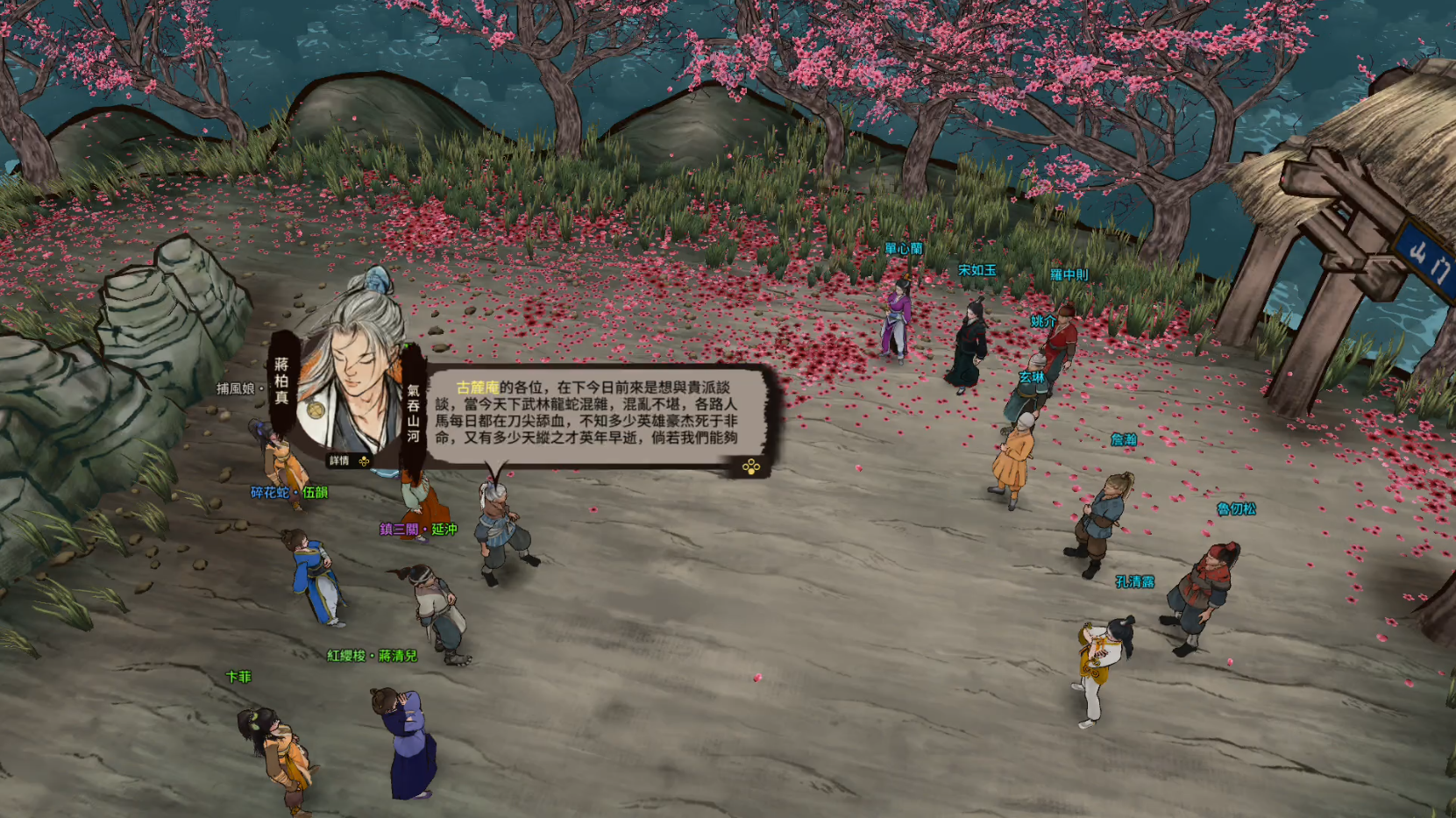Click the highlighted 古麓庵 term in dialogue

[x=477, y=388]
